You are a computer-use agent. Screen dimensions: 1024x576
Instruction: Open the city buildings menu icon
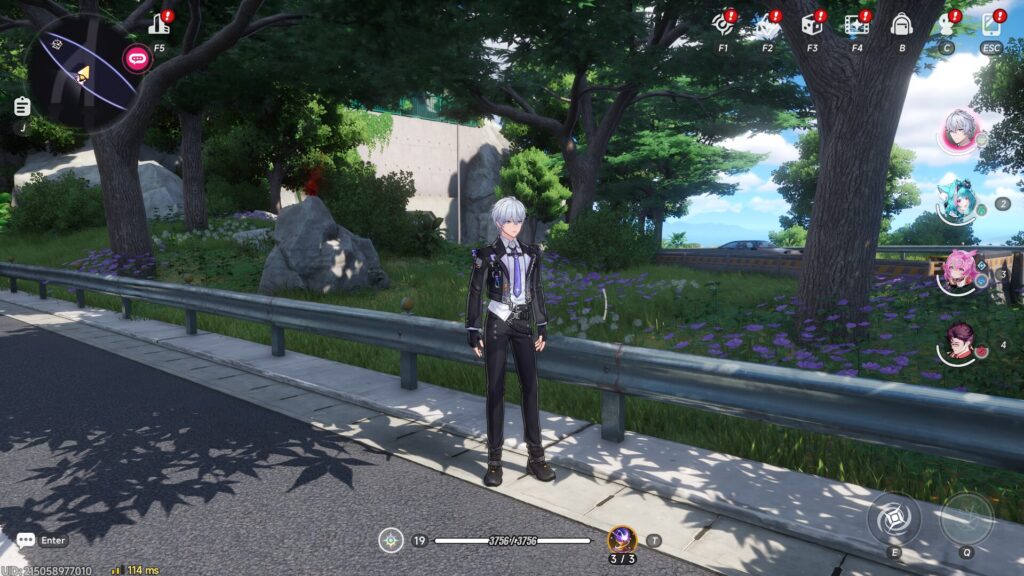coord(159,25)
